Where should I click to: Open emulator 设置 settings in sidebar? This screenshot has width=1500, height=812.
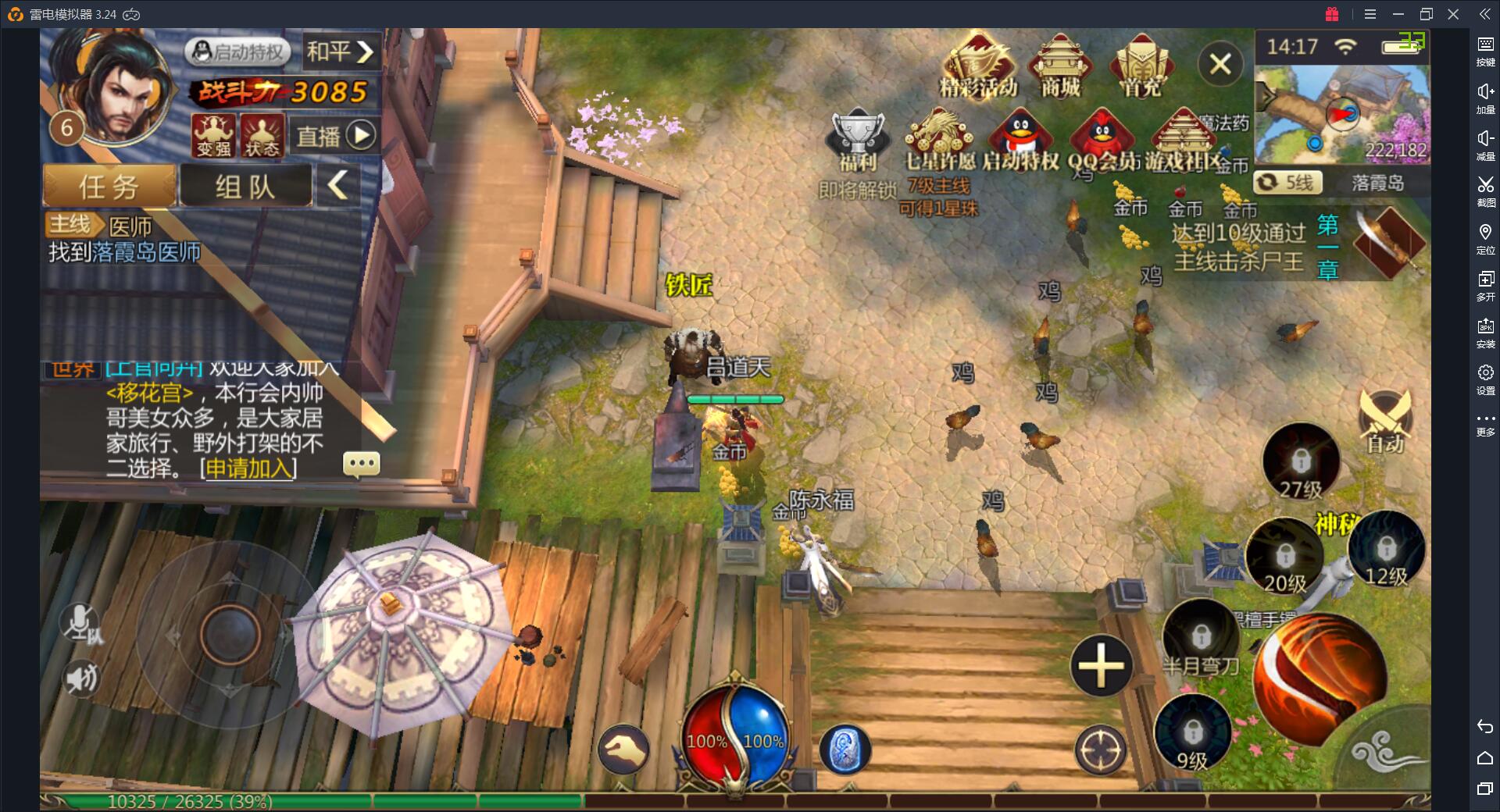tap(1485, 379)
